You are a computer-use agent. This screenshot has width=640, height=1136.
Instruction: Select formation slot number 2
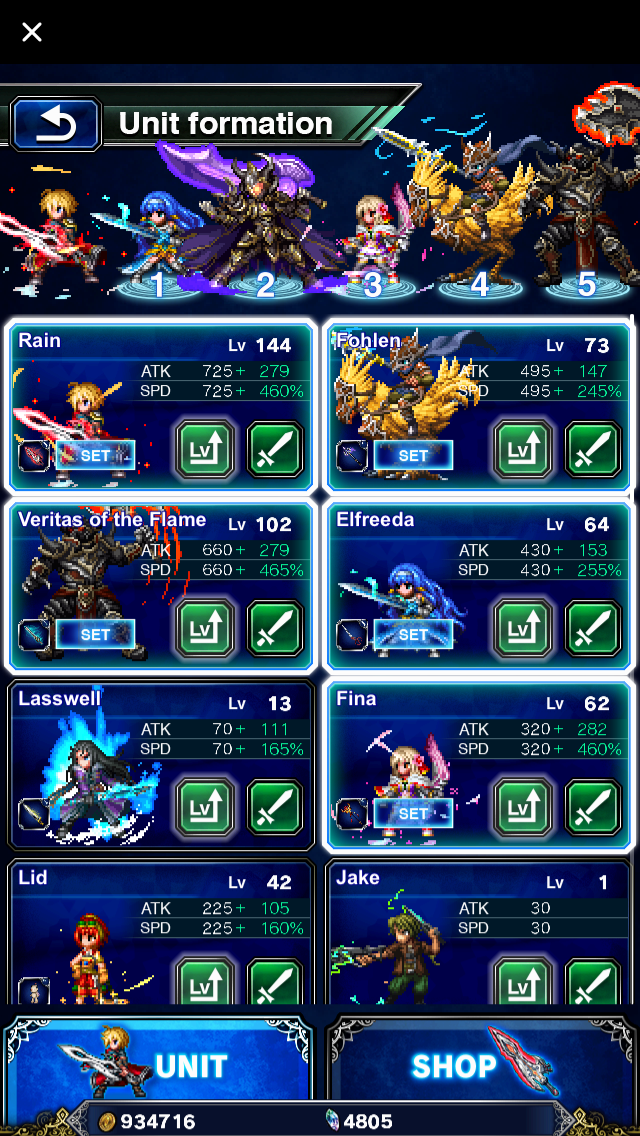(x=265, y=285)
